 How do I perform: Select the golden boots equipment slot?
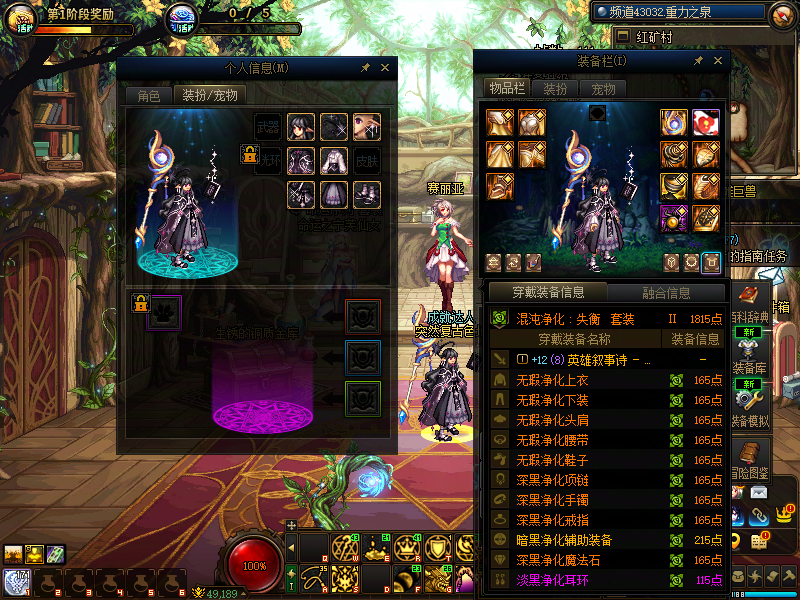(x=500, y=186)
